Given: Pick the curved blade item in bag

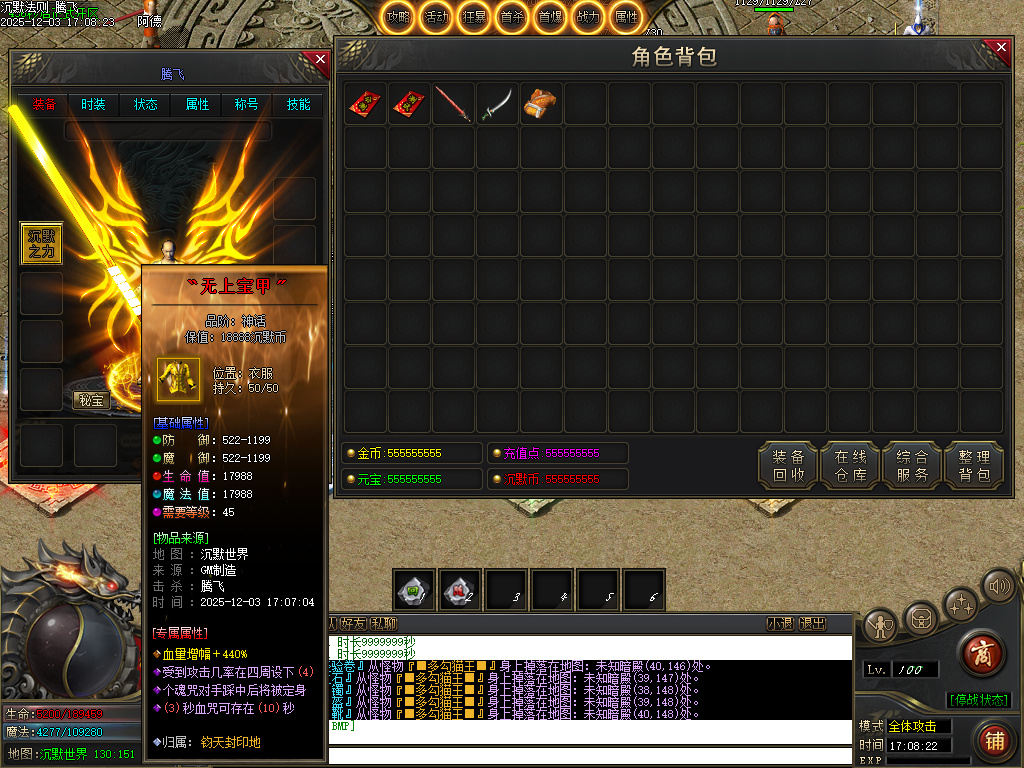Looking at the screenshot, I should tap(496, 104).
